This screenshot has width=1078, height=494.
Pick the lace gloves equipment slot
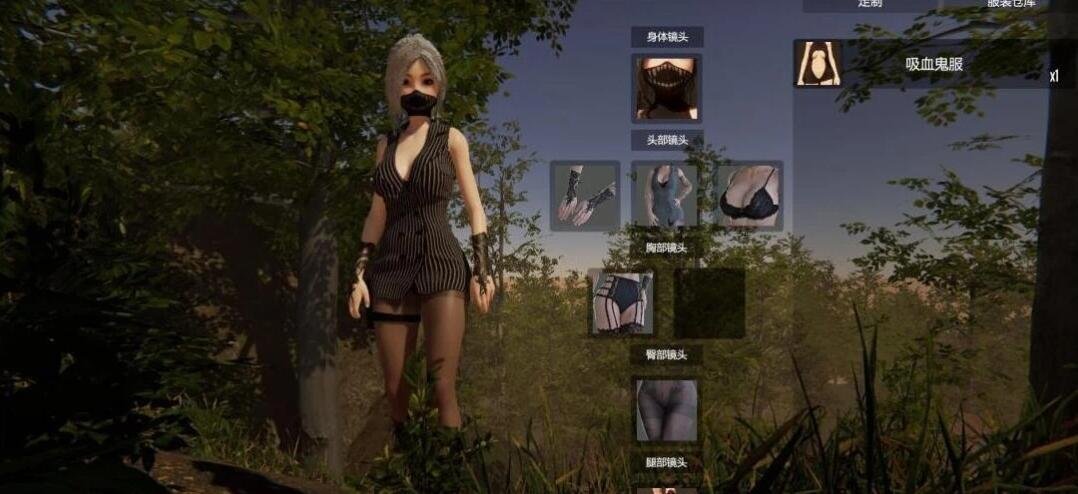pyautogui.click(x=585, y=195)
